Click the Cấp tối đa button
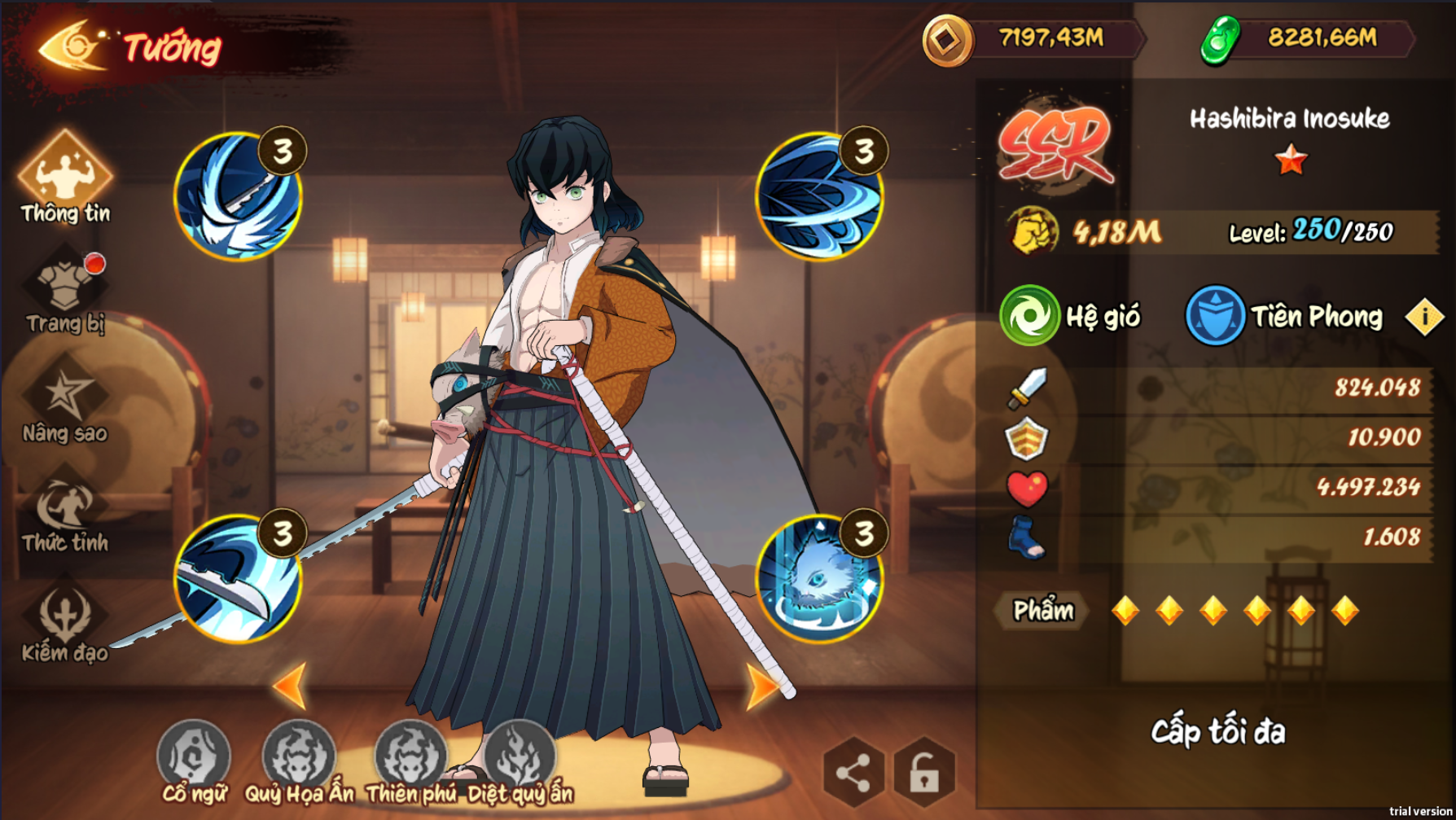The height and width of the screenshot is (820, 1456). (x=1217, y=732)
